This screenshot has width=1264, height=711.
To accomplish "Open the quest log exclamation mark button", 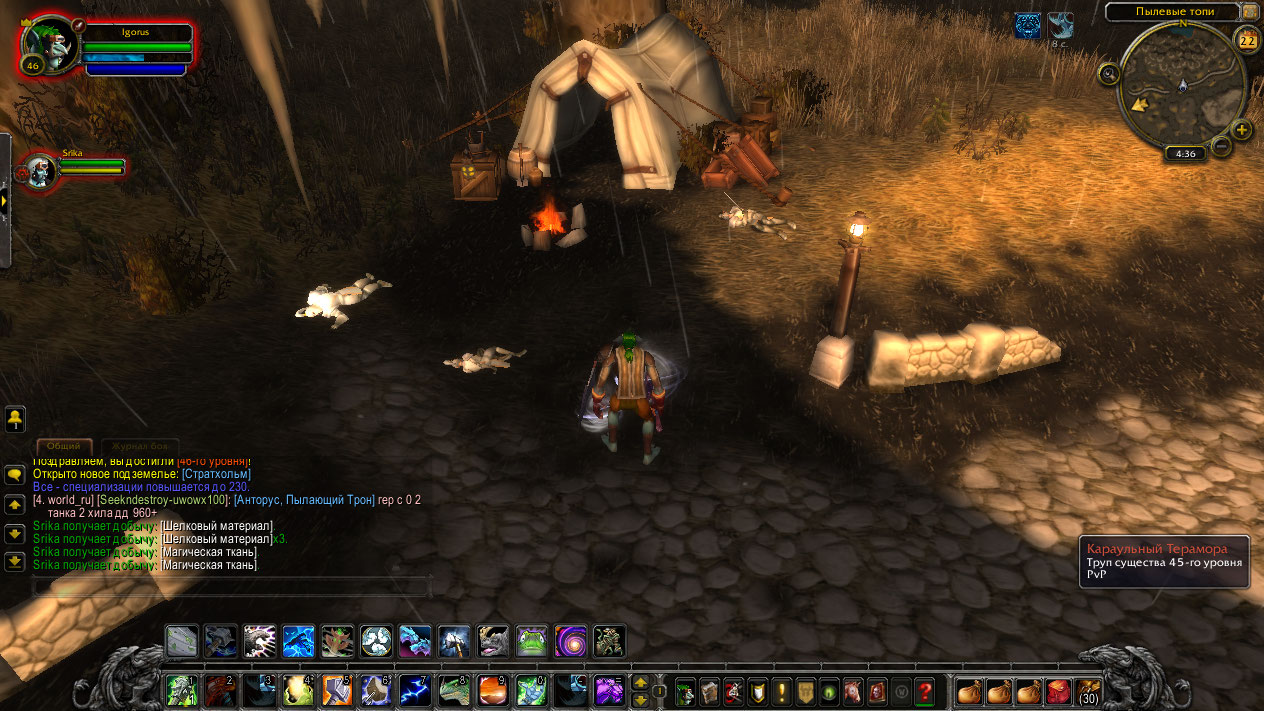I will point(782,690).
